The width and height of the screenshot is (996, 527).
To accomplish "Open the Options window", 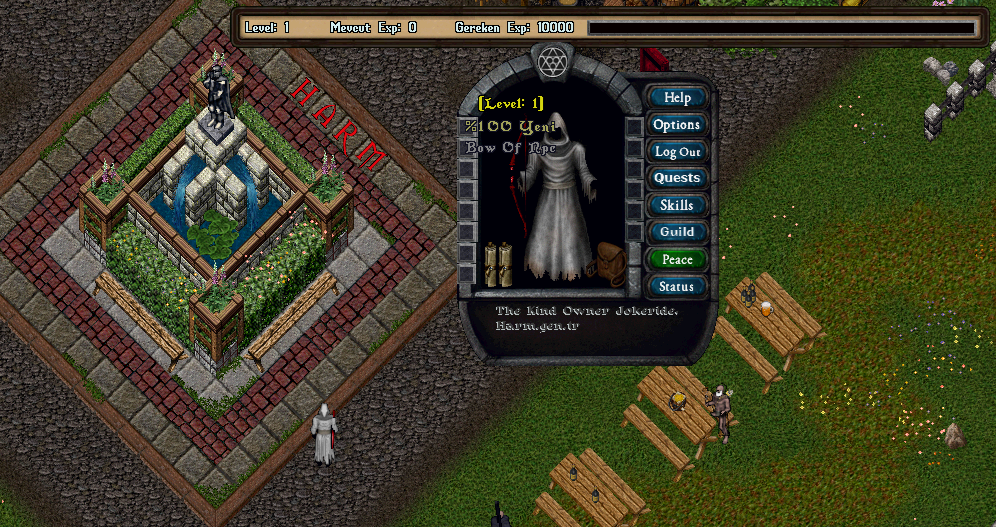I will click(677, 125).
